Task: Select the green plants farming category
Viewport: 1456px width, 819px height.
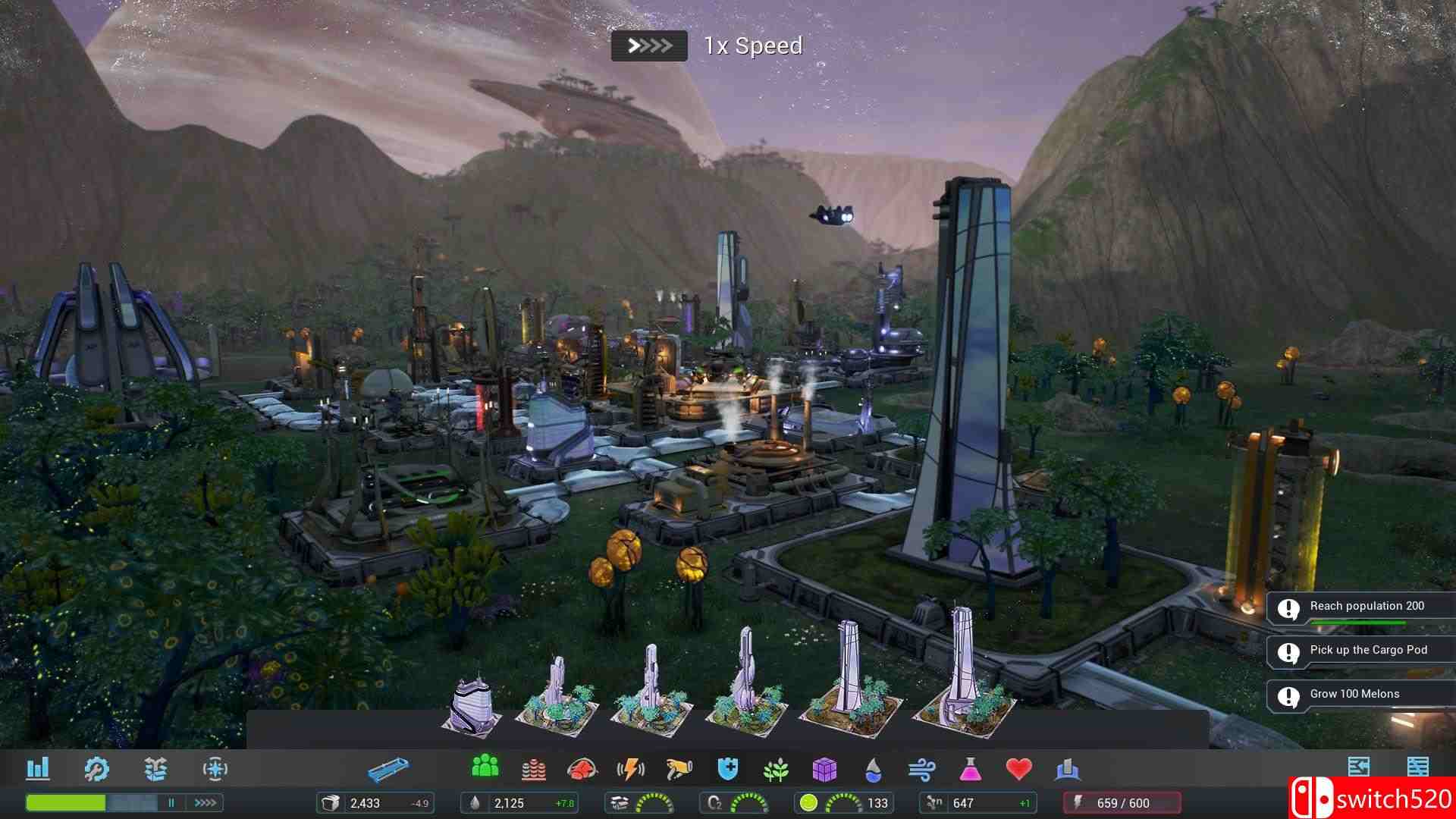Action: 776,770
